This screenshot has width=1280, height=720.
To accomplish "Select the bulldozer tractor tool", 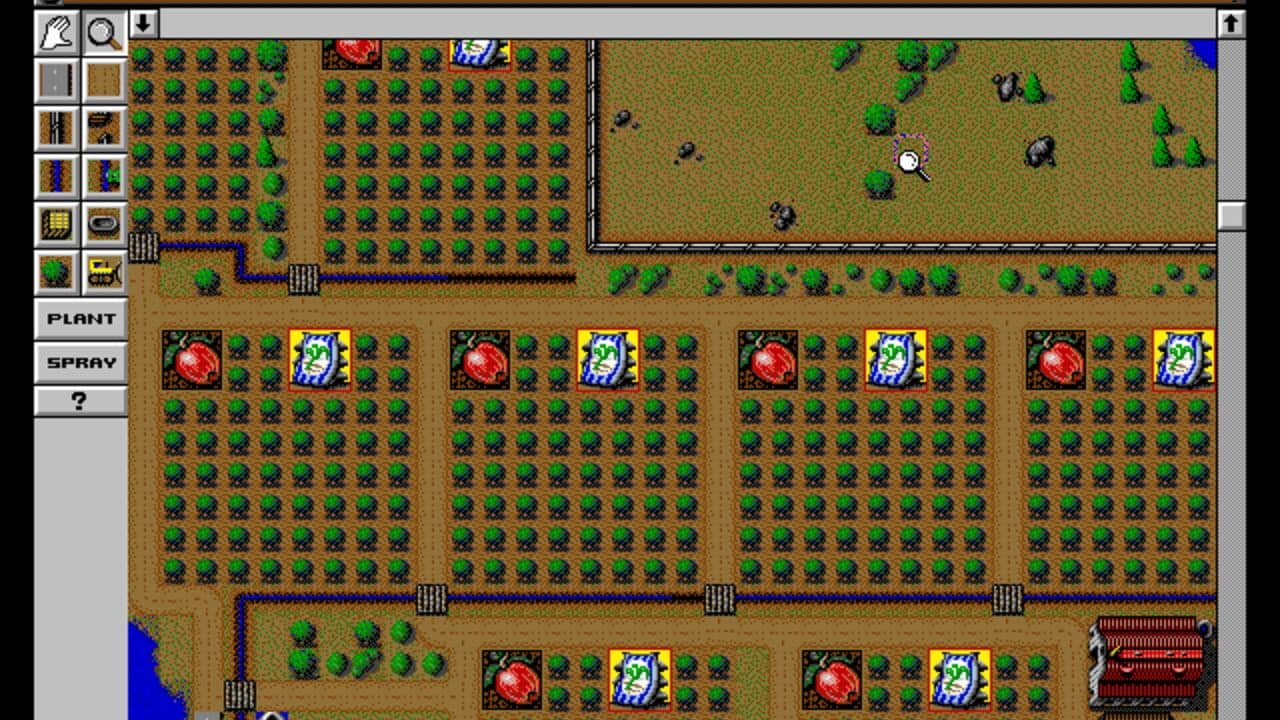I will [103, 270].
